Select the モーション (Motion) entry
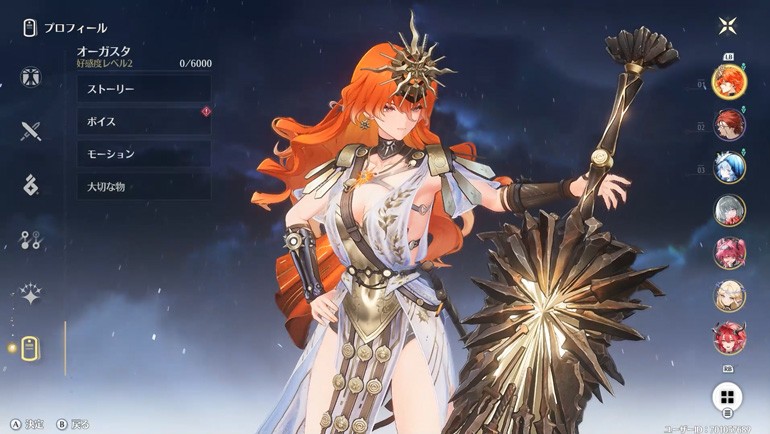This screenshot has height=434, width=770. [x=143, y=154]
